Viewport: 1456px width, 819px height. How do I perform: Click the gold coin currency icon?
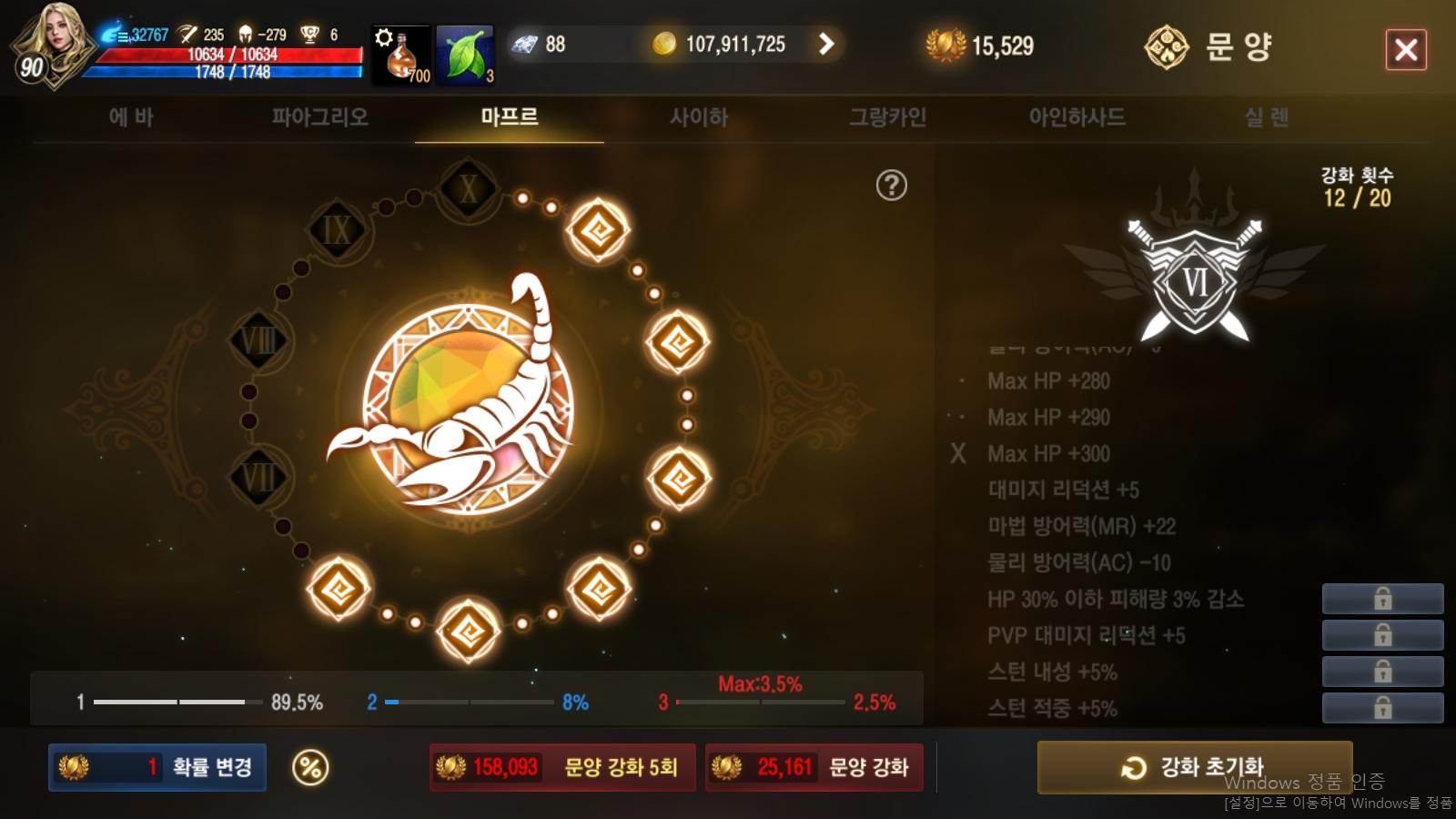pyautogui.click(x=665, y=43)
